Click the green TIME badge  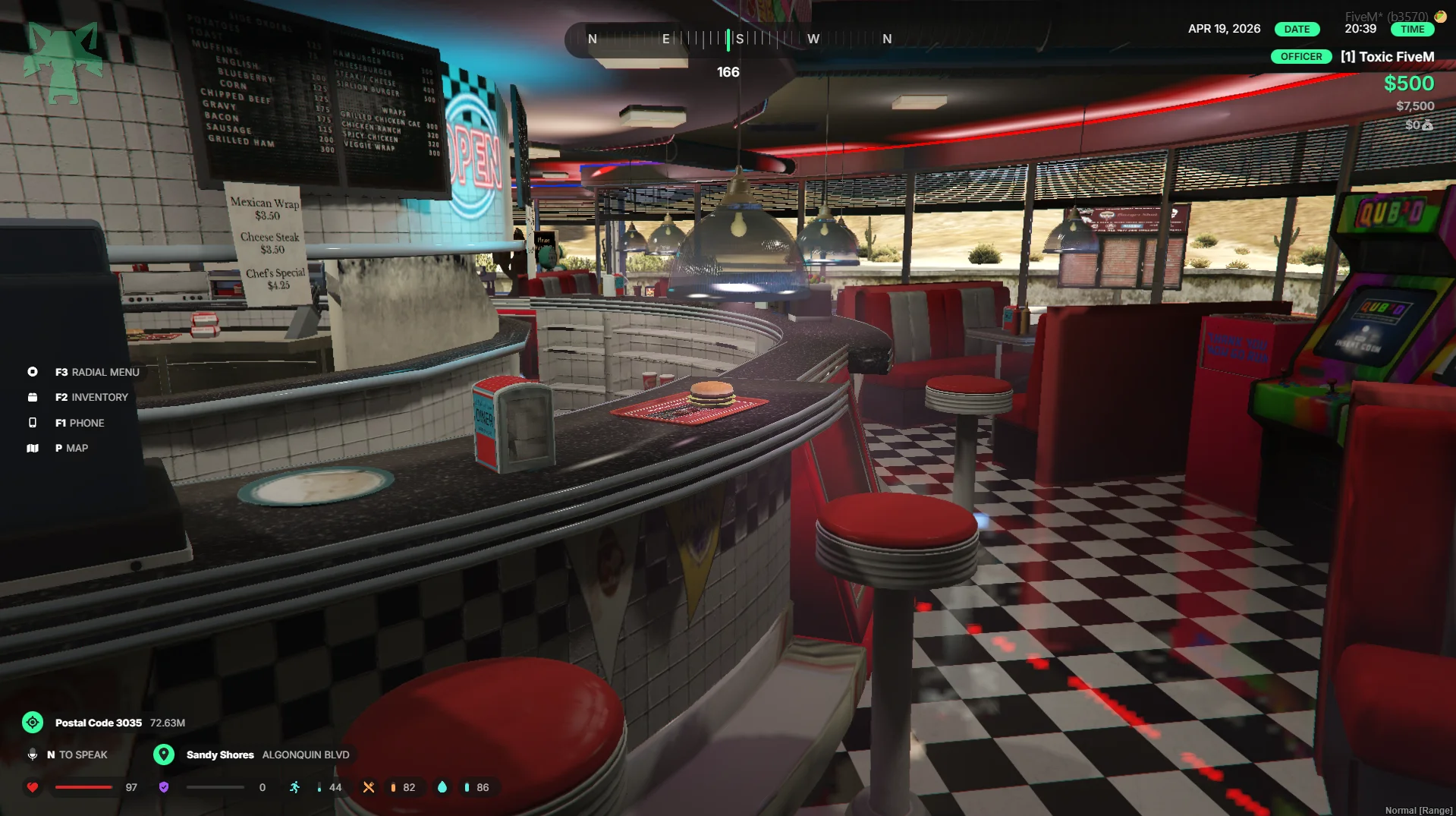[x=1412, y=29]
